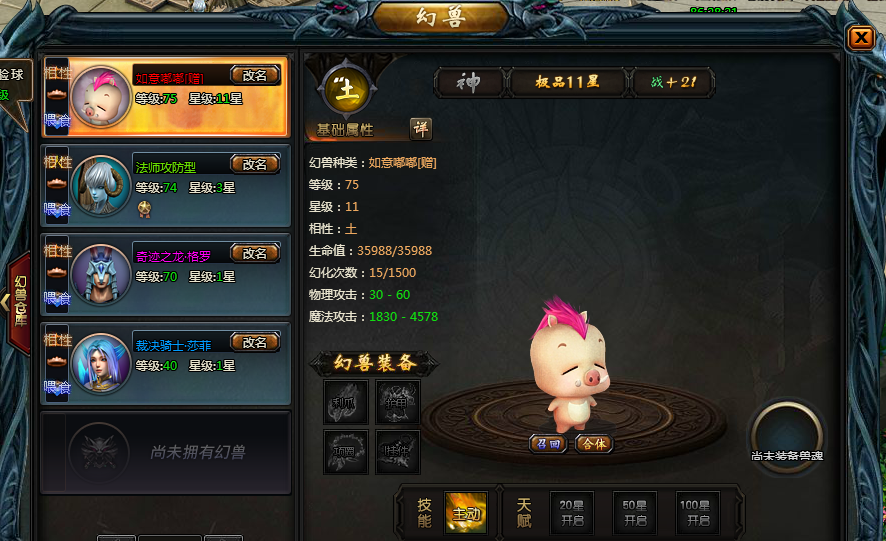Open the 幻兽仓库 side tab
Viewport: 886px width, 541px height.
(20, 300)
